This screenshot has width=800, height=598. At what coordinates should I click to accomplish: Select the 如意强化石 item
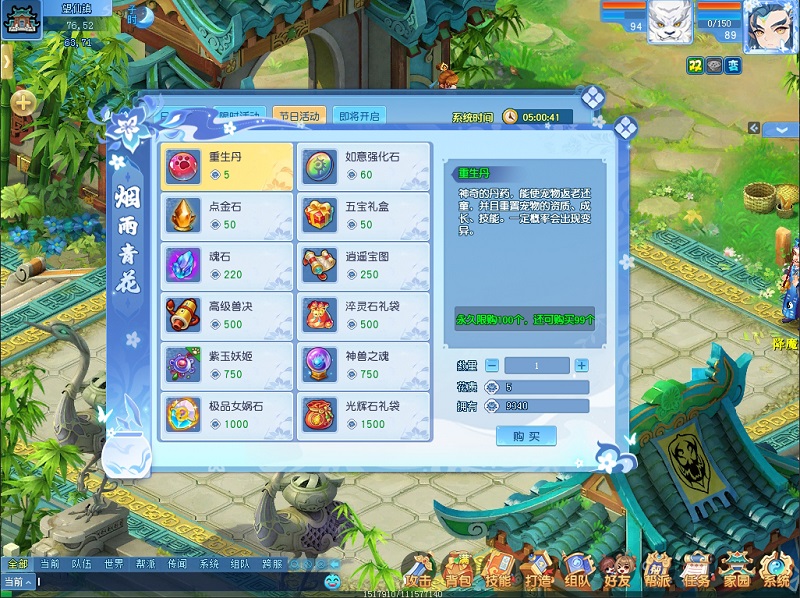[365, 166]
